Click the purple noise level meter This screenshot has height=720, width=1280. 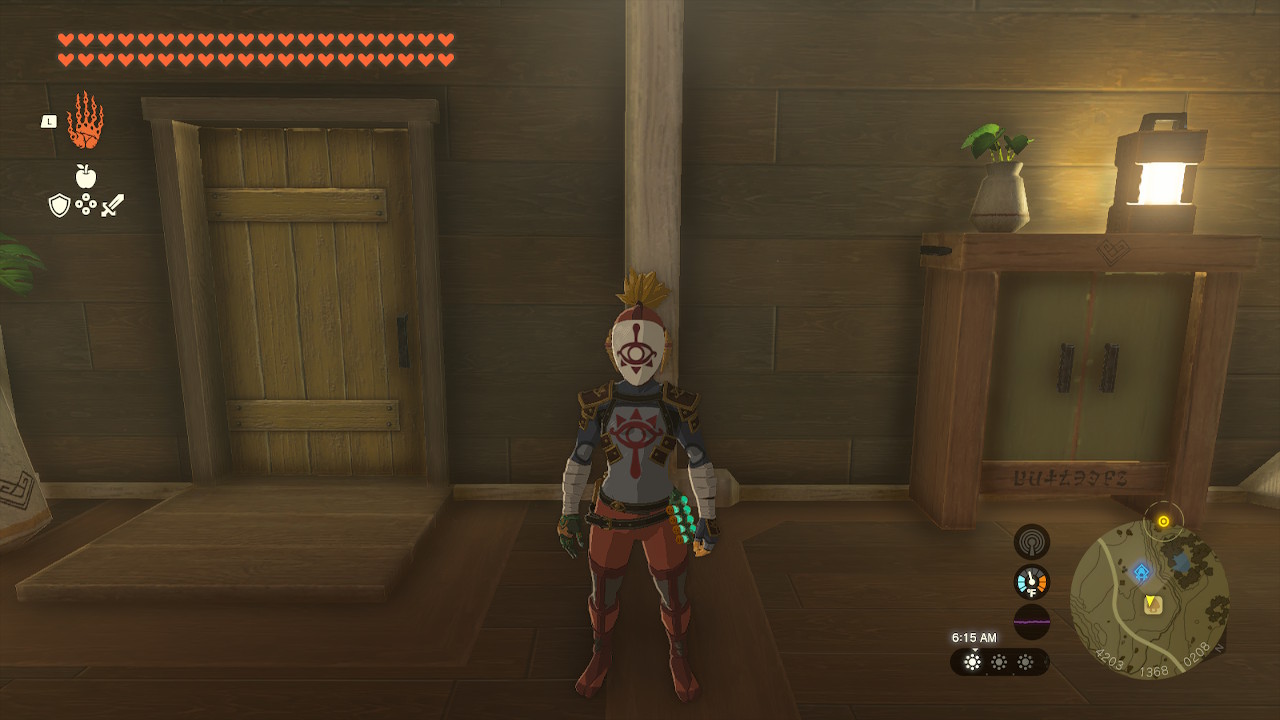1031,621
